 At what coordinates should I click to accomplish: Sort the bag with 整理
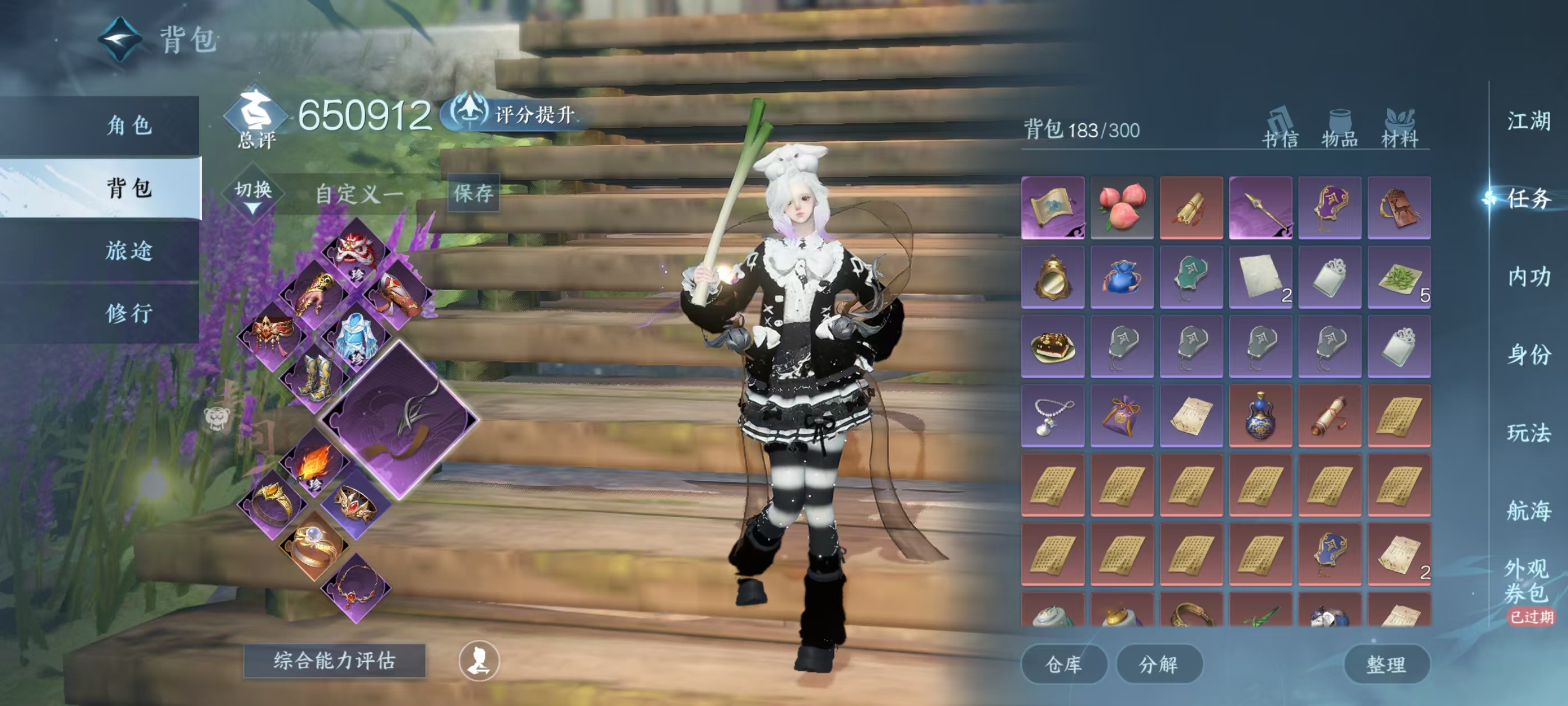[x=1386, y=664]
